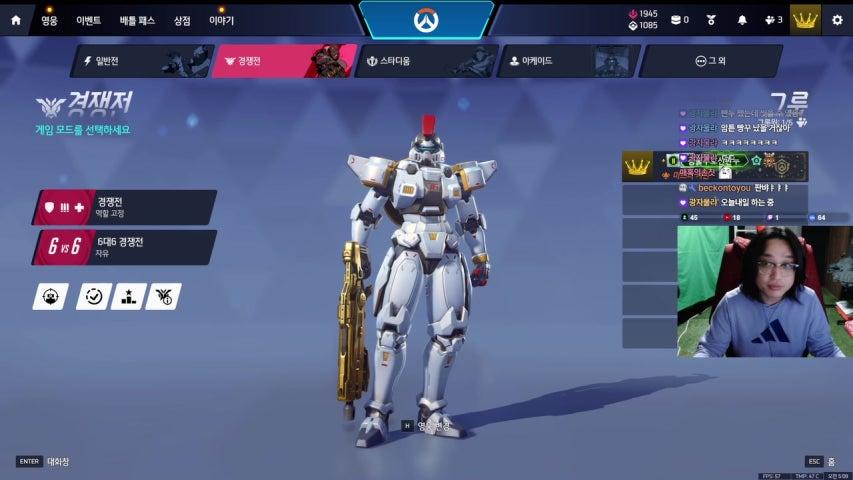Open the 아케이드 arcade tab
The height and width of the screenshot is (480, 853).
pyautogui.click(x=569, y=61)
